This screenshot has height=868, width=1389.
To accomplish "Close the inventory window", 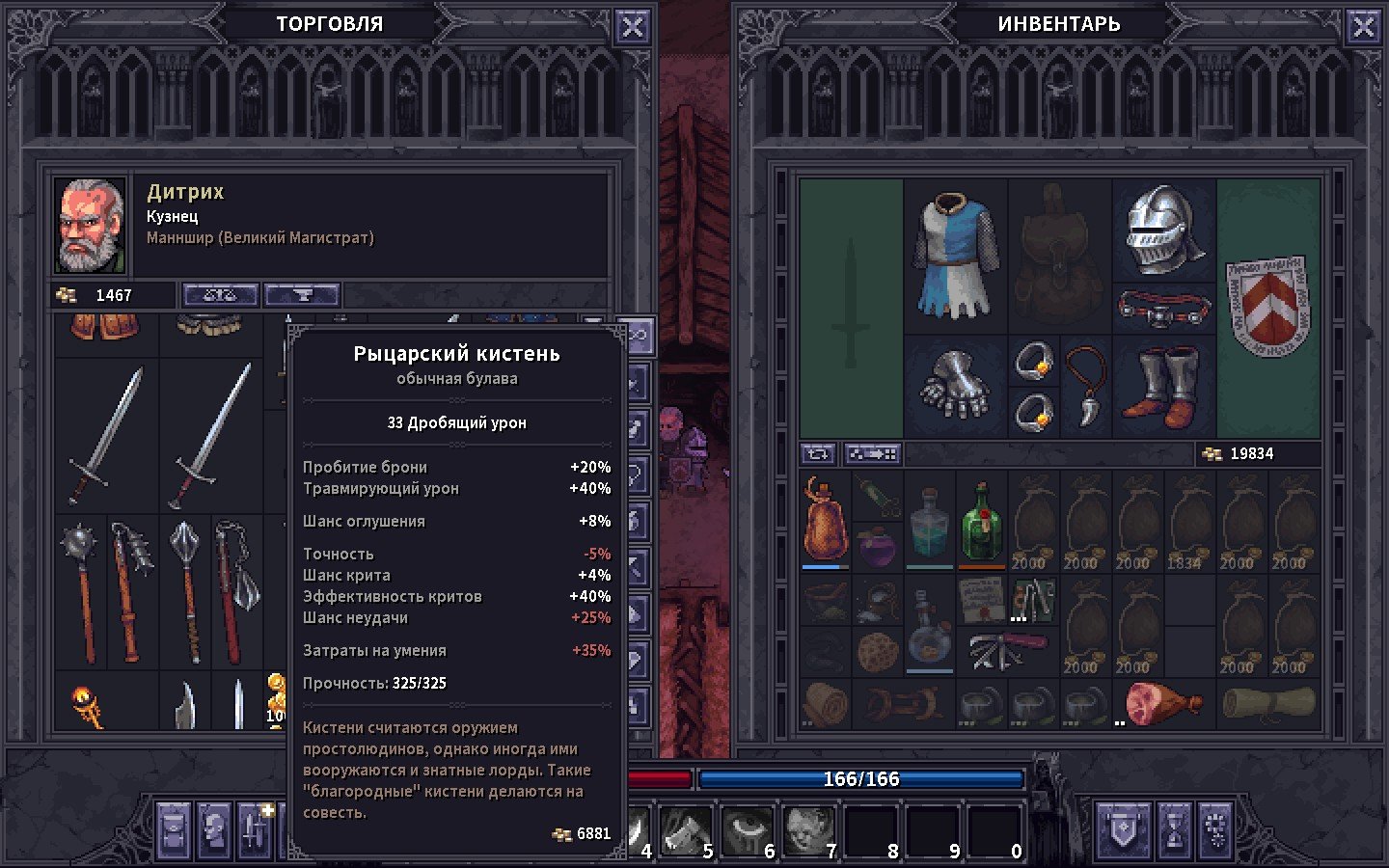I will (x=1363, y=27).
